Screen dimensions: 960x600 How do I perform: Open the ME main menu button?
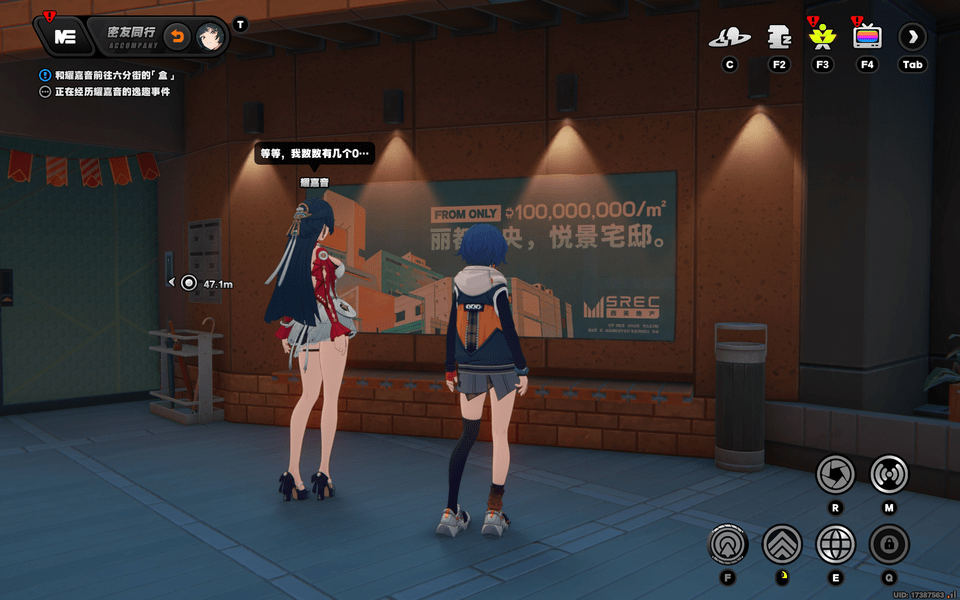[x=65, y=37]
